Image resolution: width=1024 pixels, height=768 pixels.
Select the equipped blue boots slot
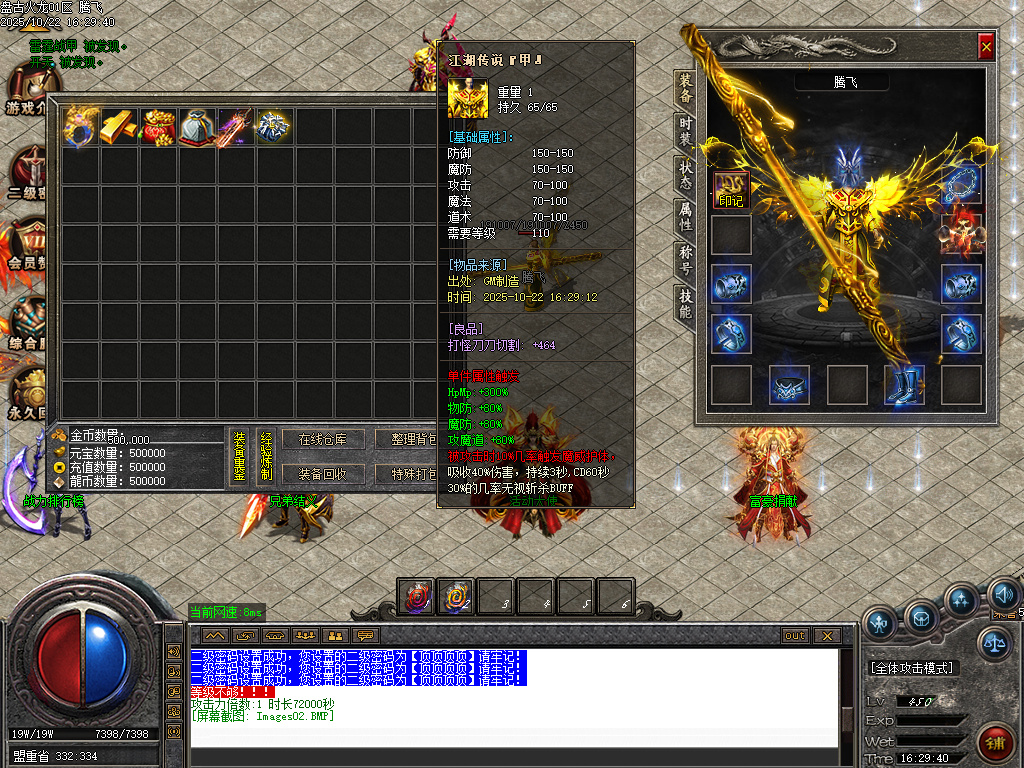[903, 385]
